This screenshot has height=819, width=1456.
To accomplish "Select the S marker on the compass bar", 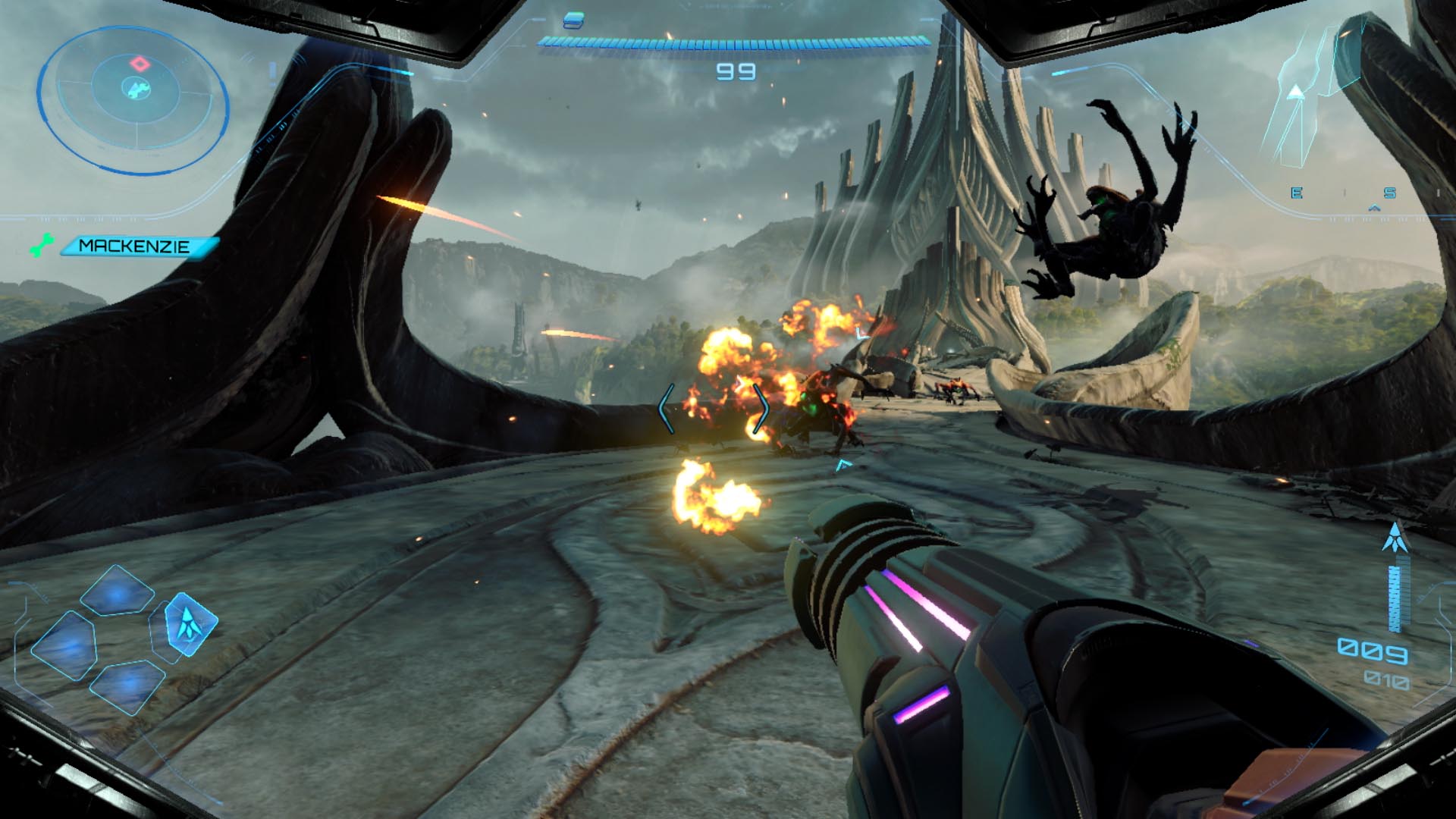I will [1389, 193].
